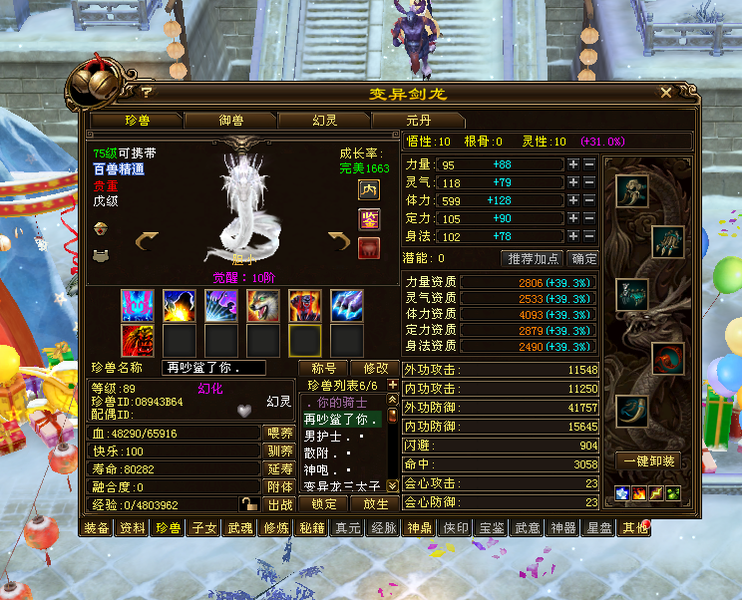Decrease 身法 with the minus button
Screen dimensions: 742x600
click(589, 237)
